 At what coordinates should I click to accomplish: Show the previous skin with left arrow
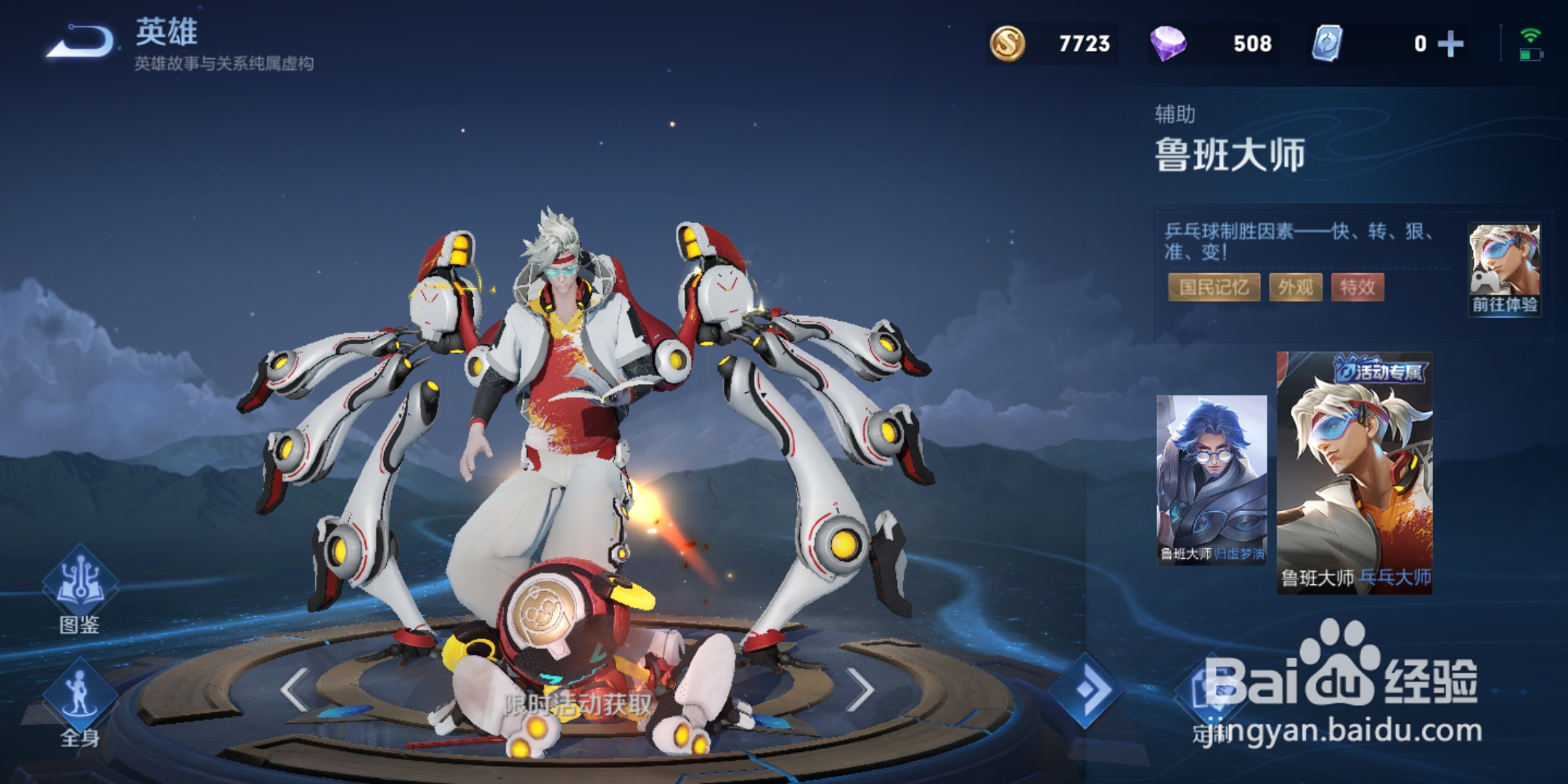(295, 690)
